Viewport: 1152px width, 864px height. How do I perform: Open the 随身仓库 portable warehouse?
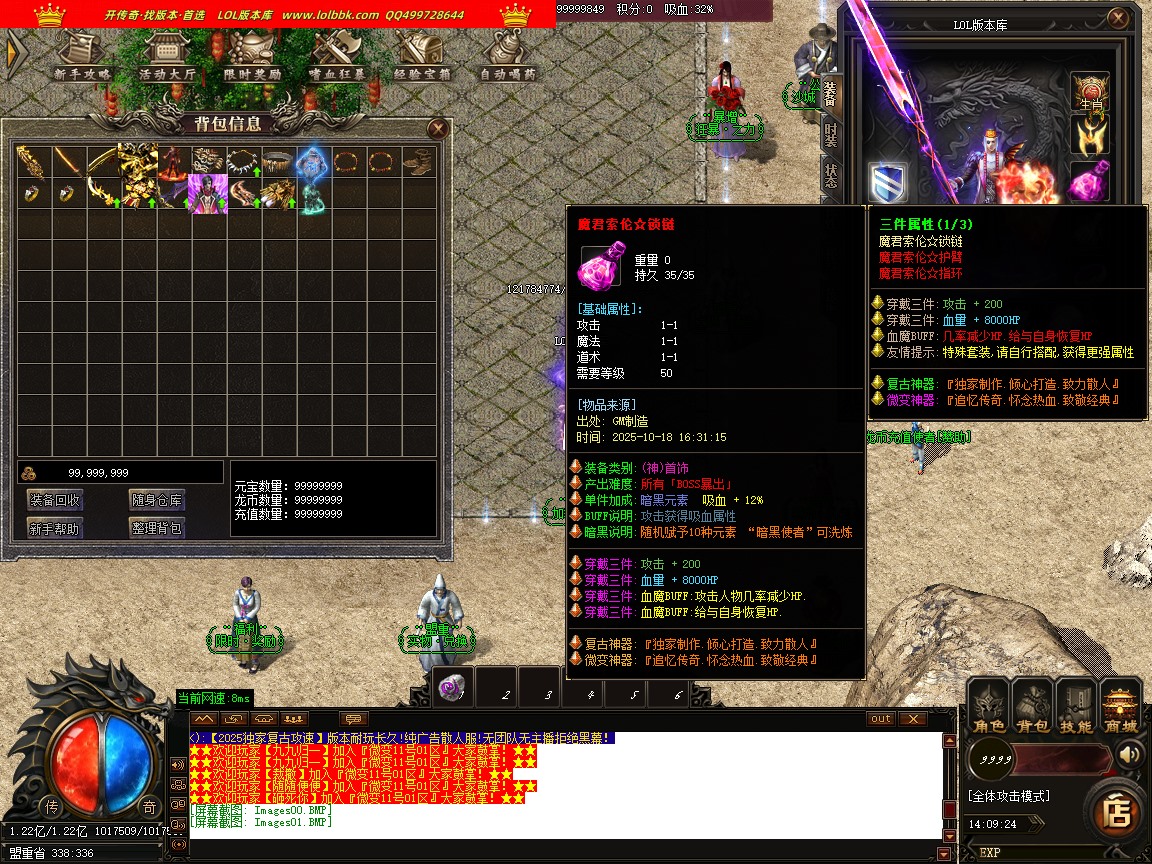pyautogui.click(x=156, y=500)
